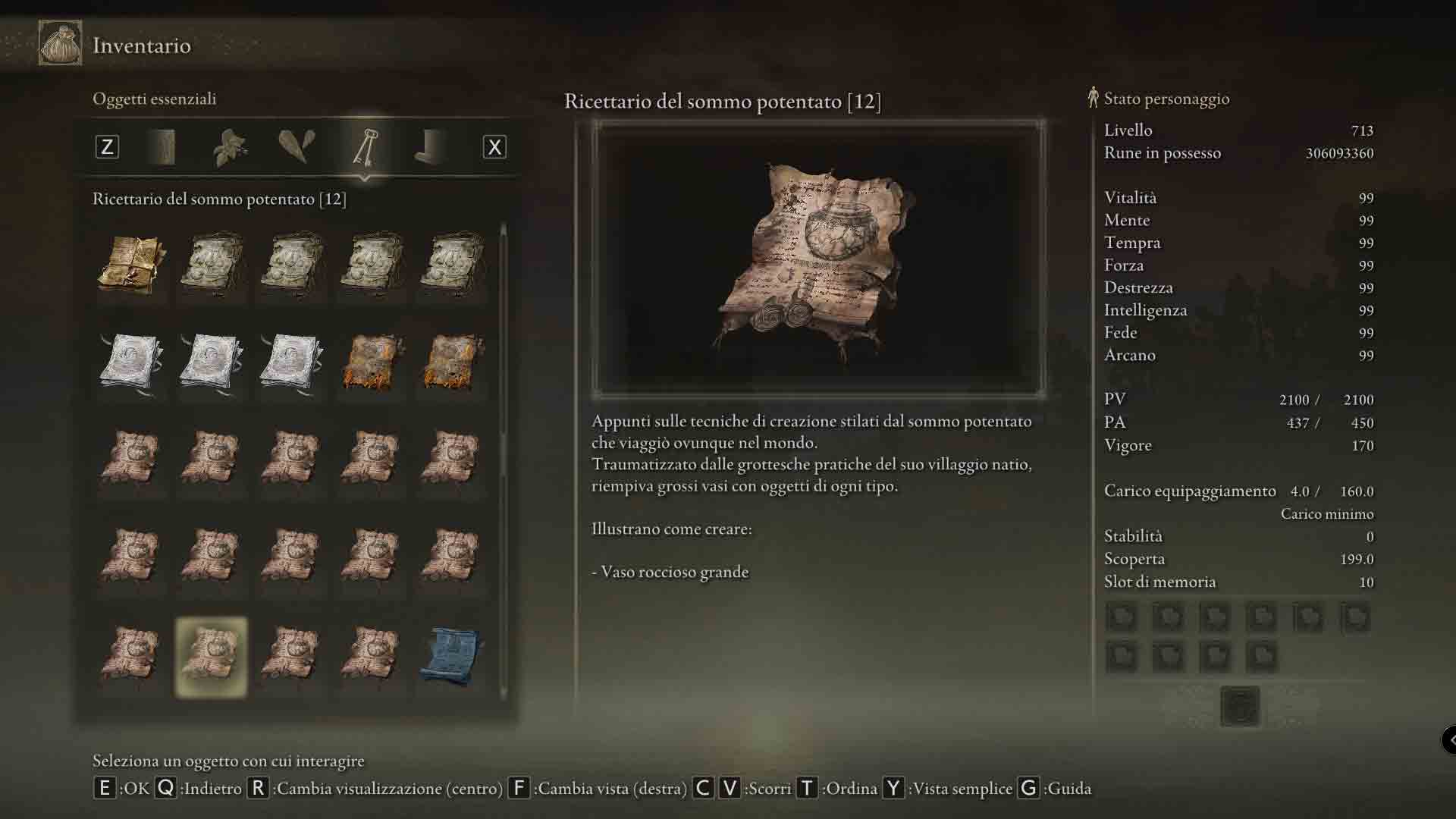Click the large cookbook preview image
Image resolution: width=1456 pixels, height=819 pixels.
(818, 259)
